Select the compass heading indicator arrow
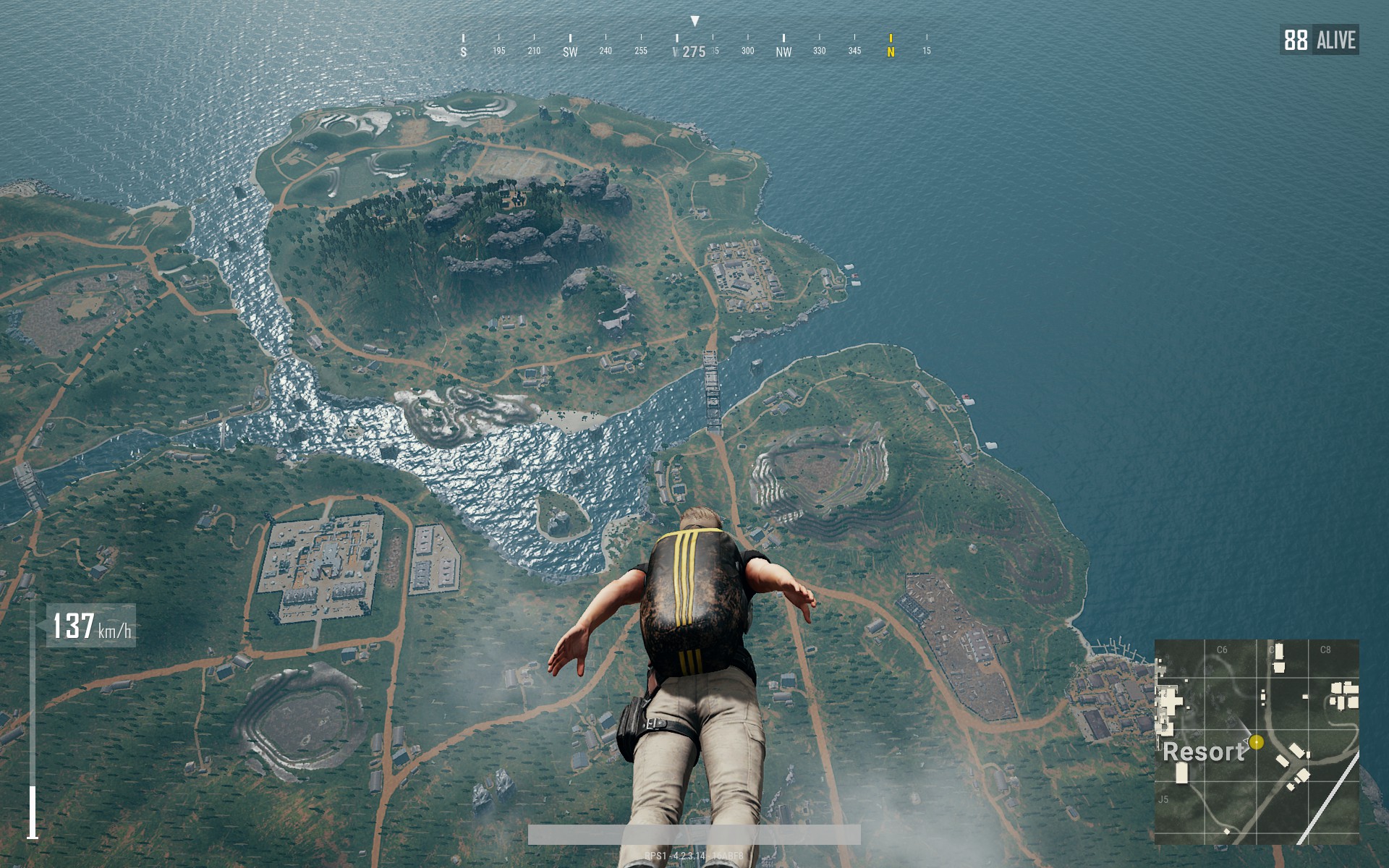This screenshot has width=1389, height=868. click(x=696, y=19)
